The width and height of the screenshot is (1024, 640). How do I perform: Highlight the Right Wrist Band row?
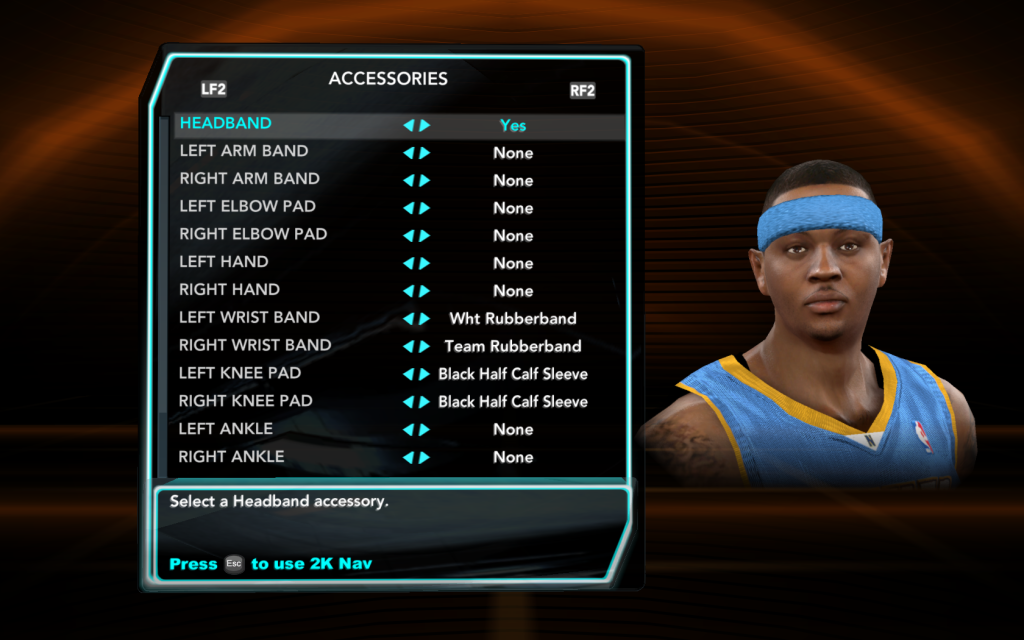255,346
